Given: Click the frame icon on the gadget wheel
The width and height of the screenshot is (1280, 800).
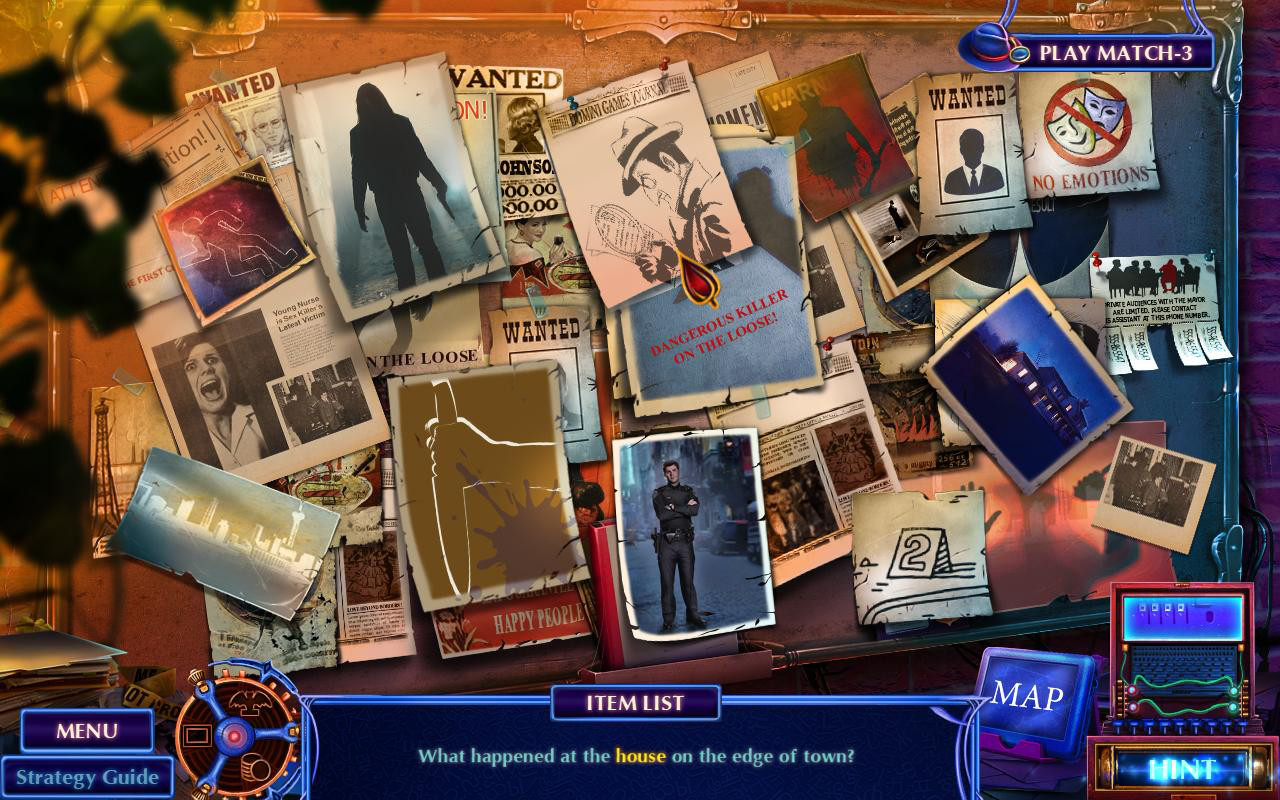Looking at the screenshot, I should click(x=197, y=735).
